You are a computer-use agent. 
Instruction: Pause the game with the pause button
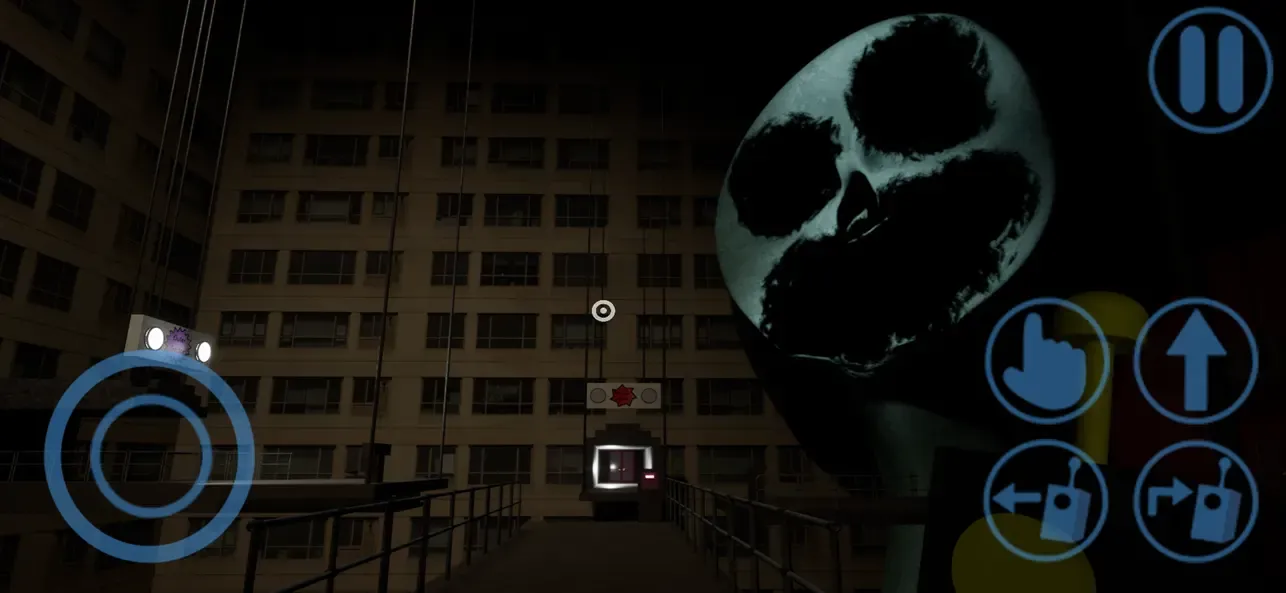(1210, 69)
